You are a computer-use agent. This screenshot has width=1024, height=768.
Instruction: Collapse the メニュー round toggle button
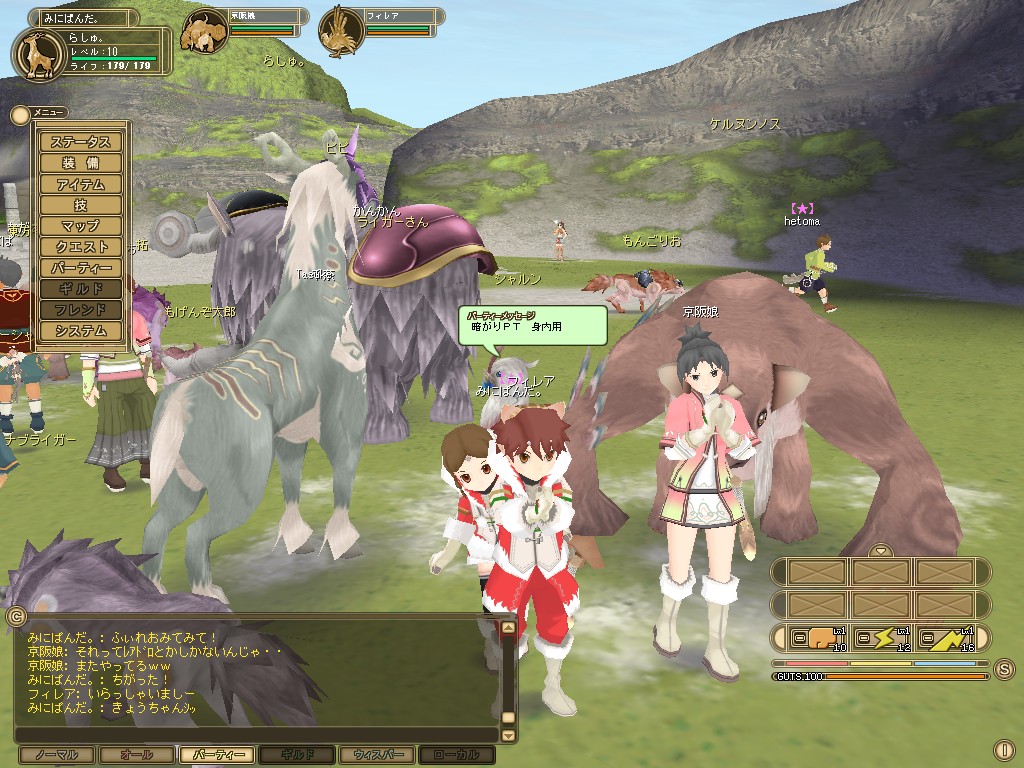click(x=20, y=114)
